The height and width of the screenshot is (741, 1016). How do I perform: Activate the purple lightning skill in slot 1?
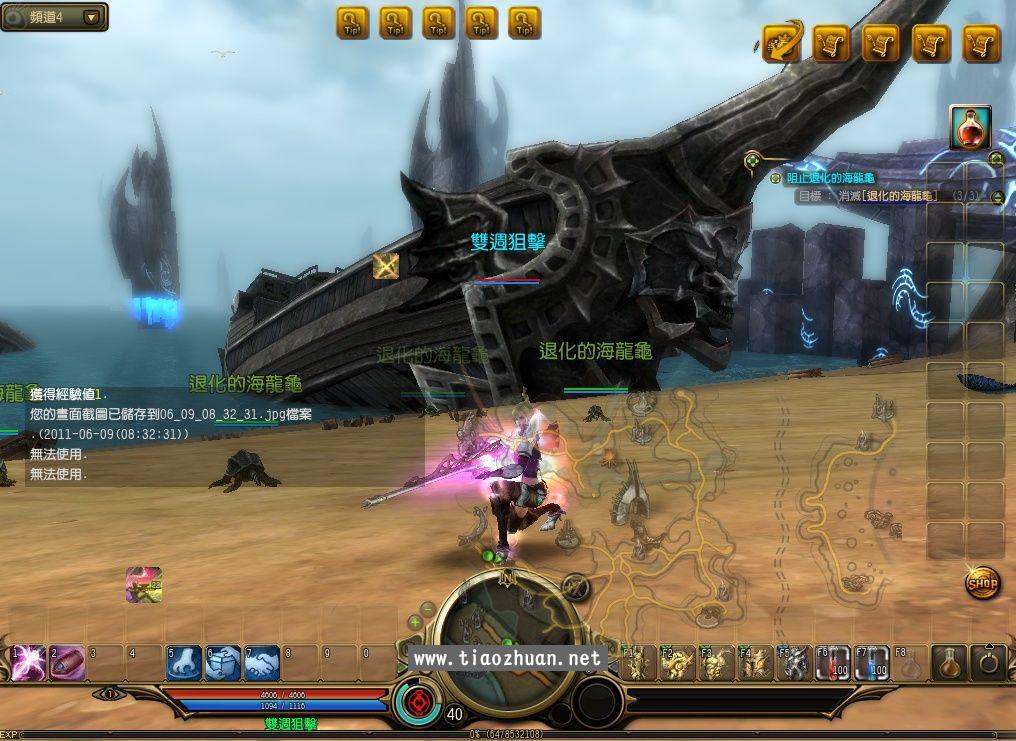[x=27, y=663]
